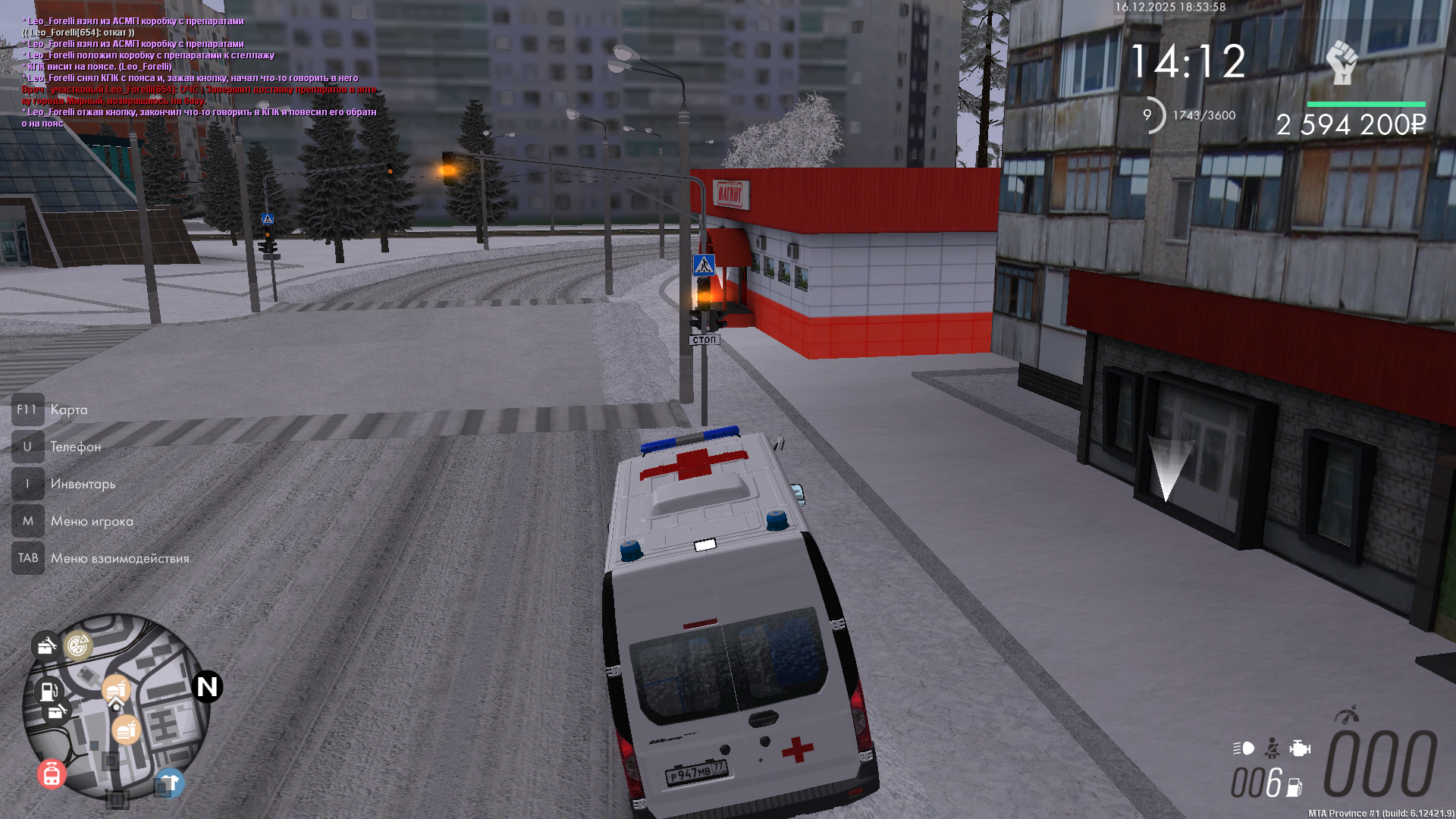This screenshot has width=1456, height=819.
Task: Click the raised fist icon
Action: click(1341, 61)
